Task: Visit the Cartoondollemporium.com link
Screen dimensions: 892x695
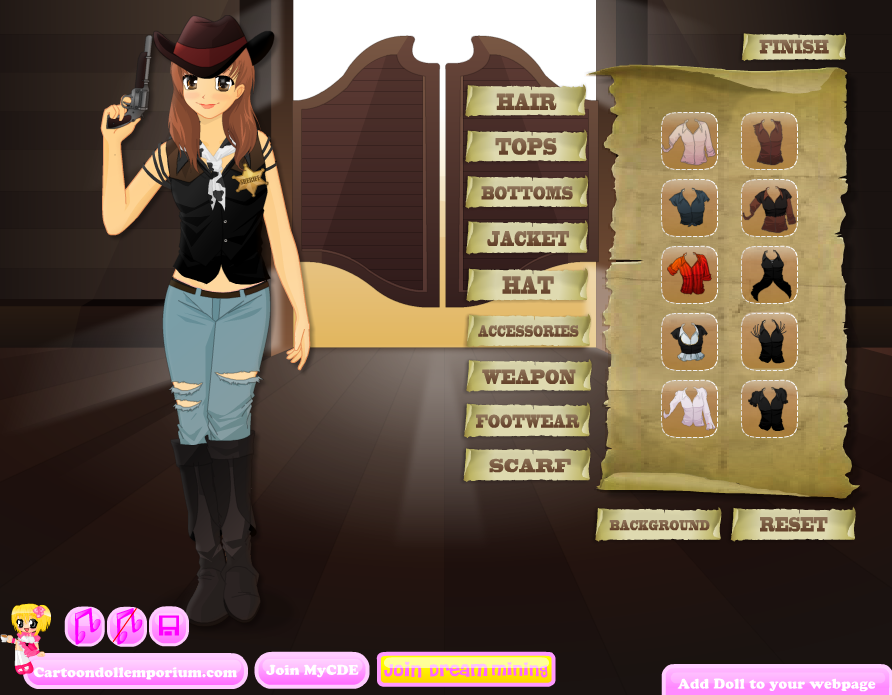Action: click(135, 672)
